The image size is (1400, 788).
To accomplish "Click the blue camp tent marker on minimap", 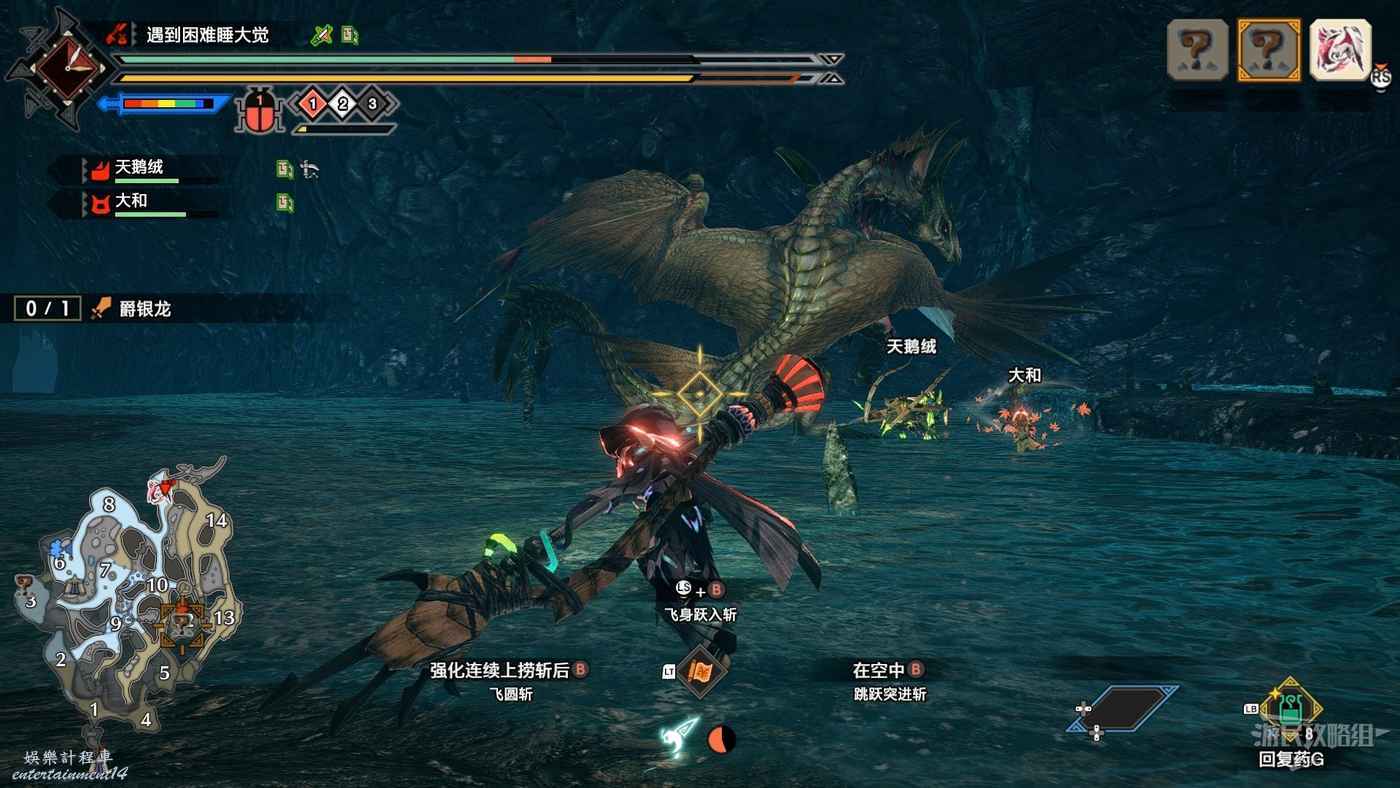I will [56, 547].
